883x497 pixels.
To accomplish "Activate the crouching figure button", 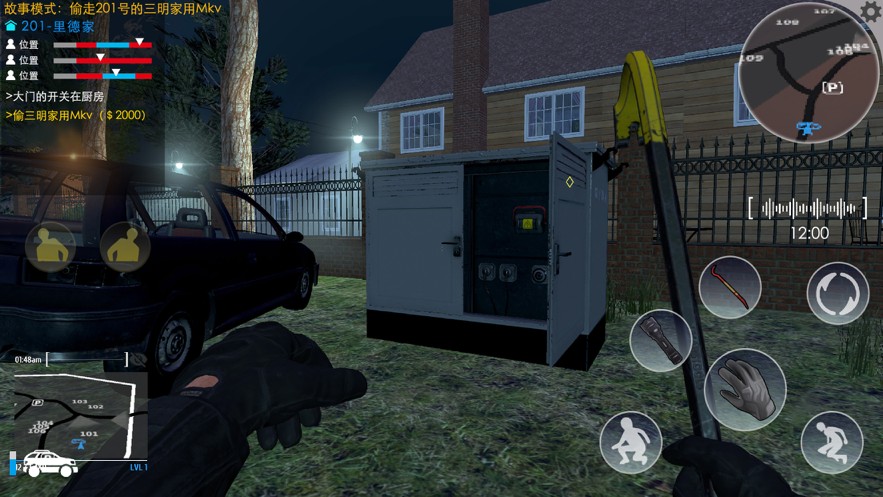I will pyautogui.click(x=630, y=442).
